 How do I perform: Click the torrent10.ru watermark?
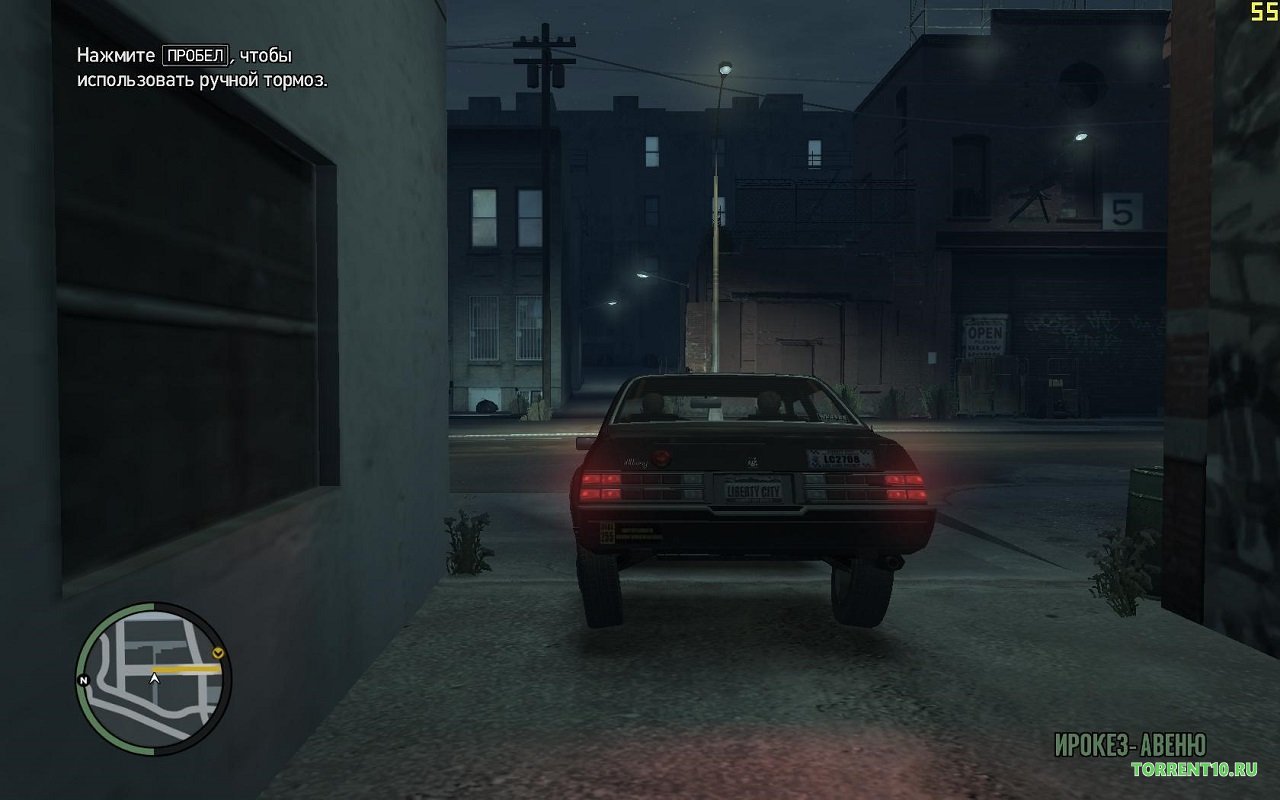1193,769
